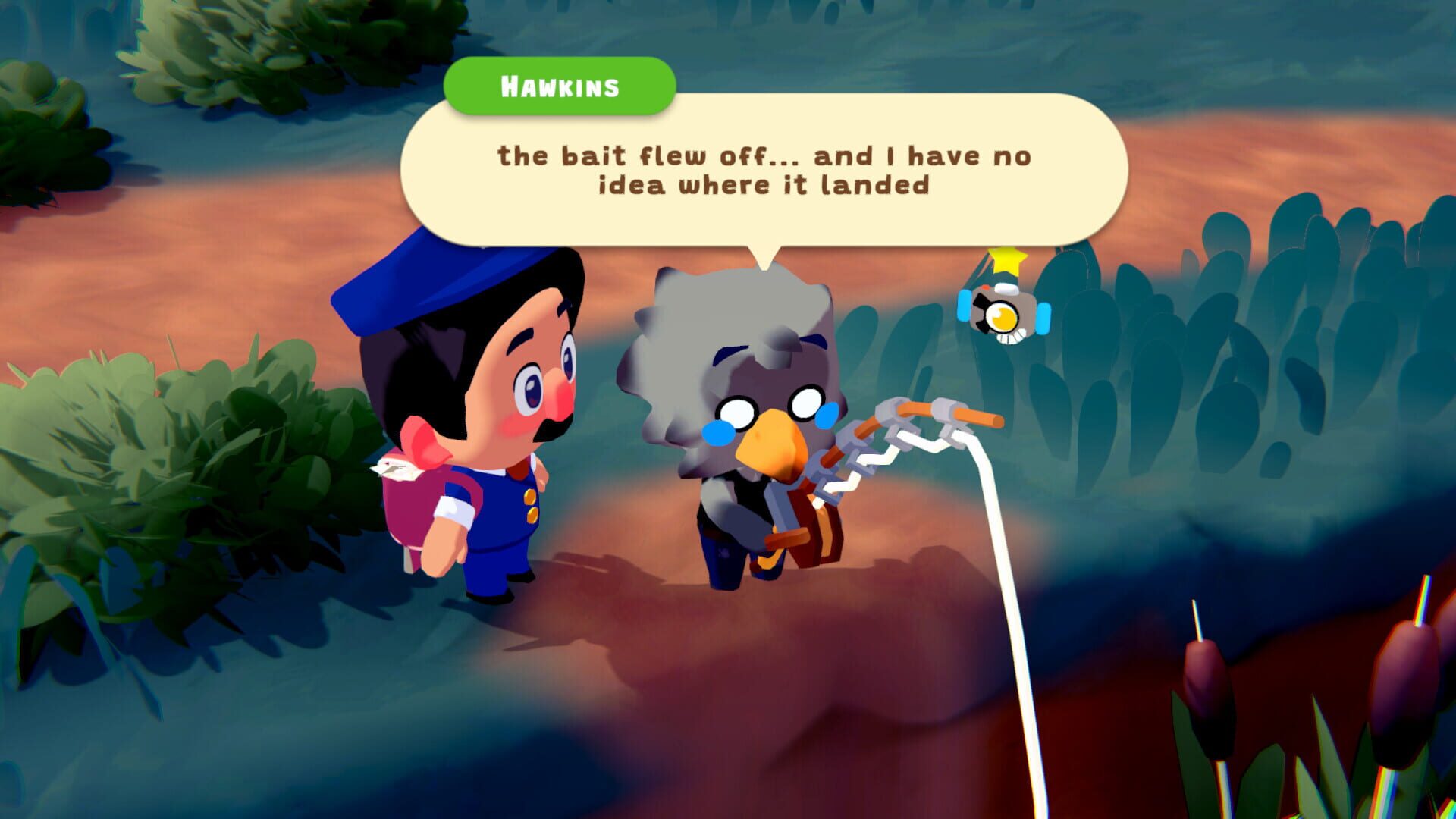Click the camera bot's yellow eye lens
The width and height of the screenshot is (1456, 819).
(1002, 315)
